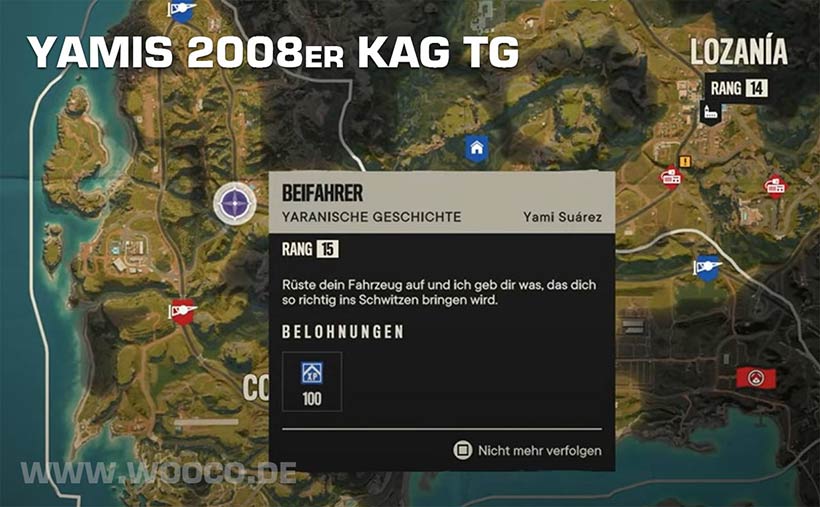Select the red flag checkpoint marker
The height and width of the screenshot is (507, 820).
point(181,311)
